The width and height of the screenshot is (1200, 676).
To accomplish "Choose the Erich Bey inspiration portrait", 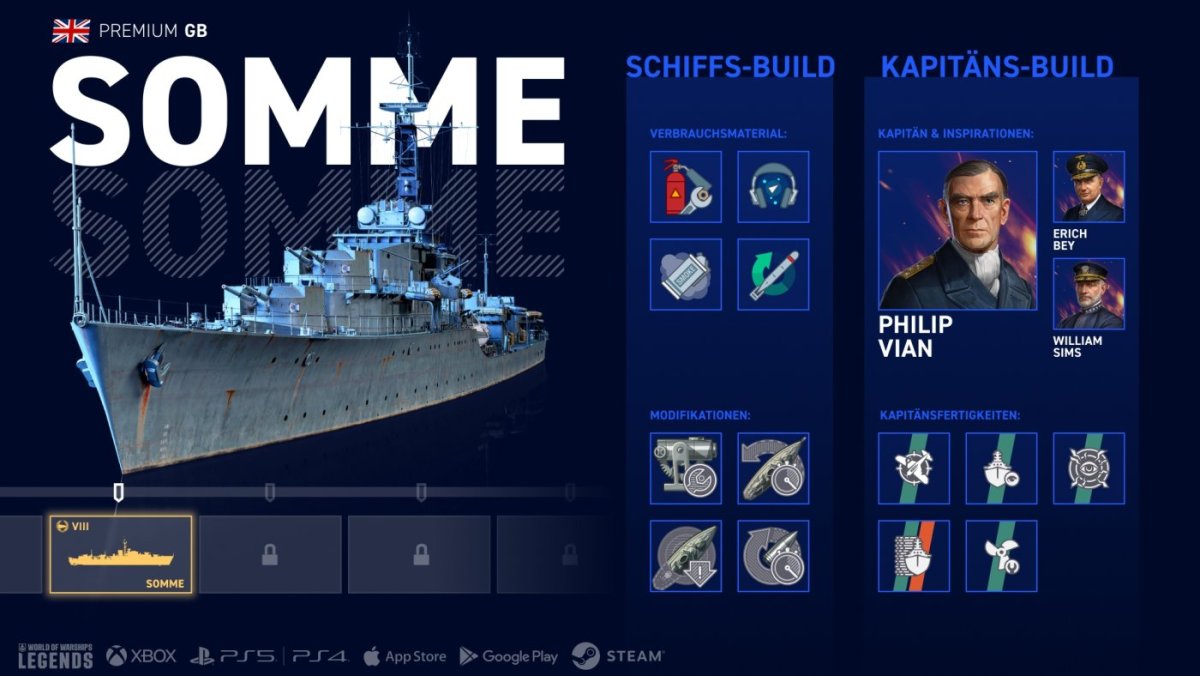I will pyautogui.click(x=1089, y=187).
